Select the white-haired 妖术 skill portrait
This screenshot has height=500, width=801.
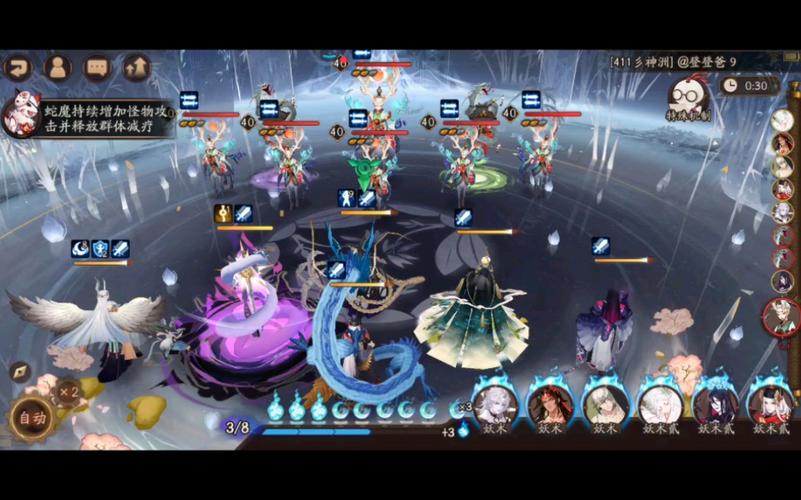pos(494,404)
